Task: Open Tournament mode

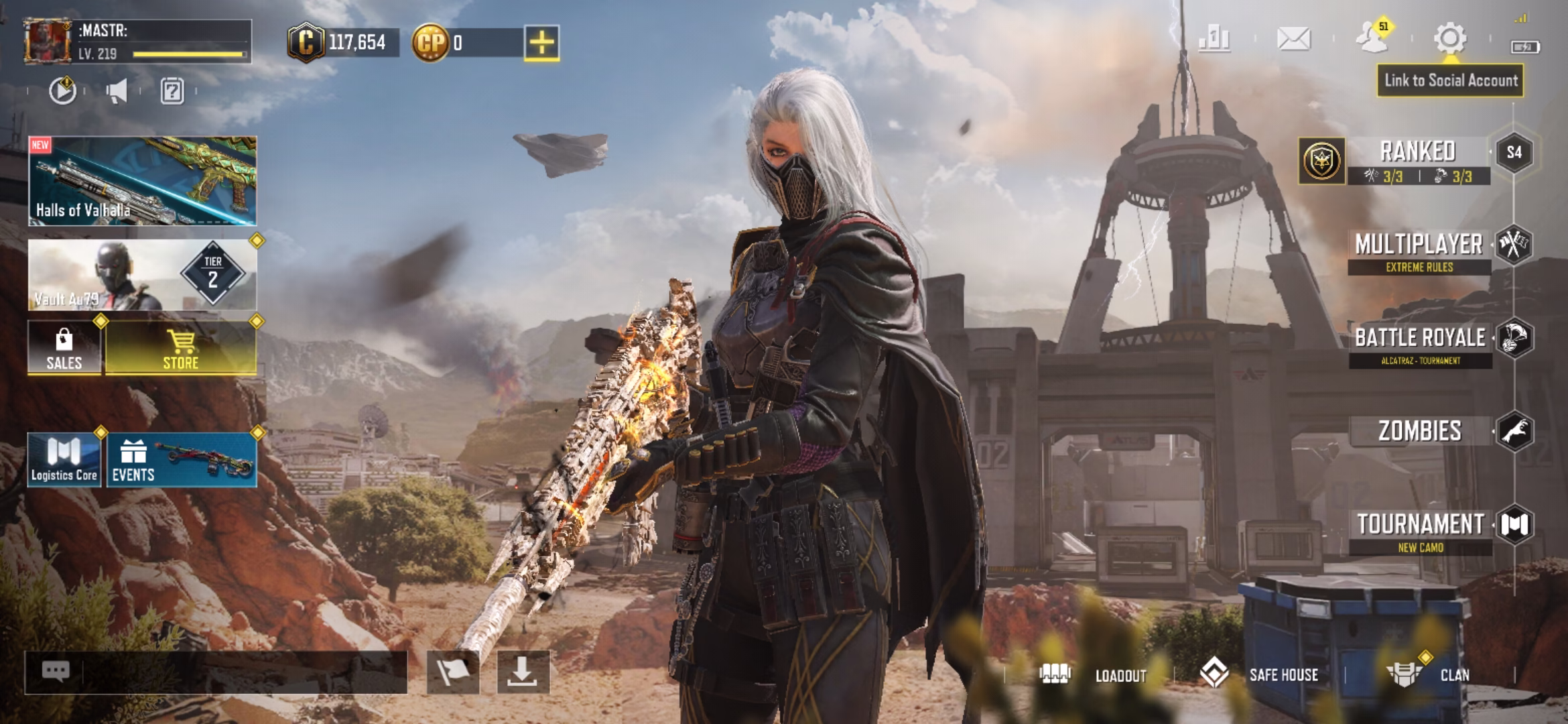Action: coord(1421,531)
